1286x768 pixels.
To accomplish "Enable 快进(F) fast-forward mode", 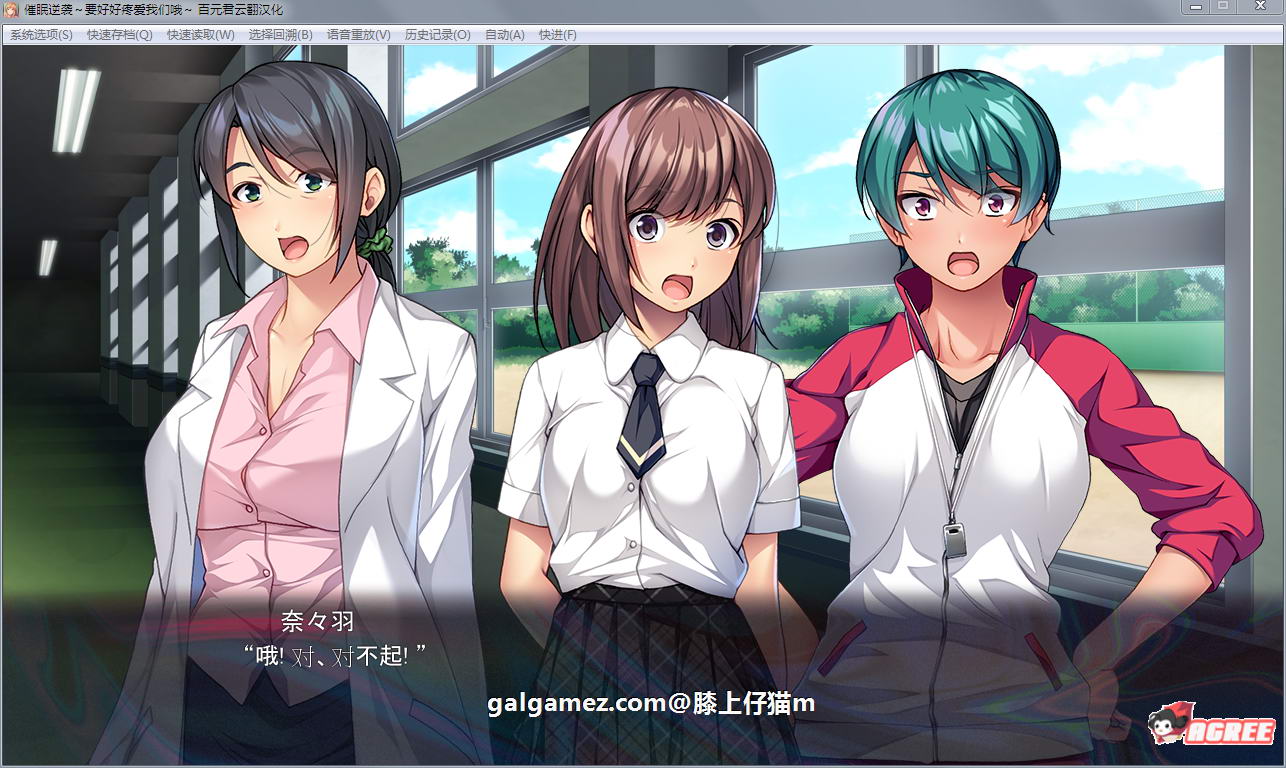I will (559, 34).
